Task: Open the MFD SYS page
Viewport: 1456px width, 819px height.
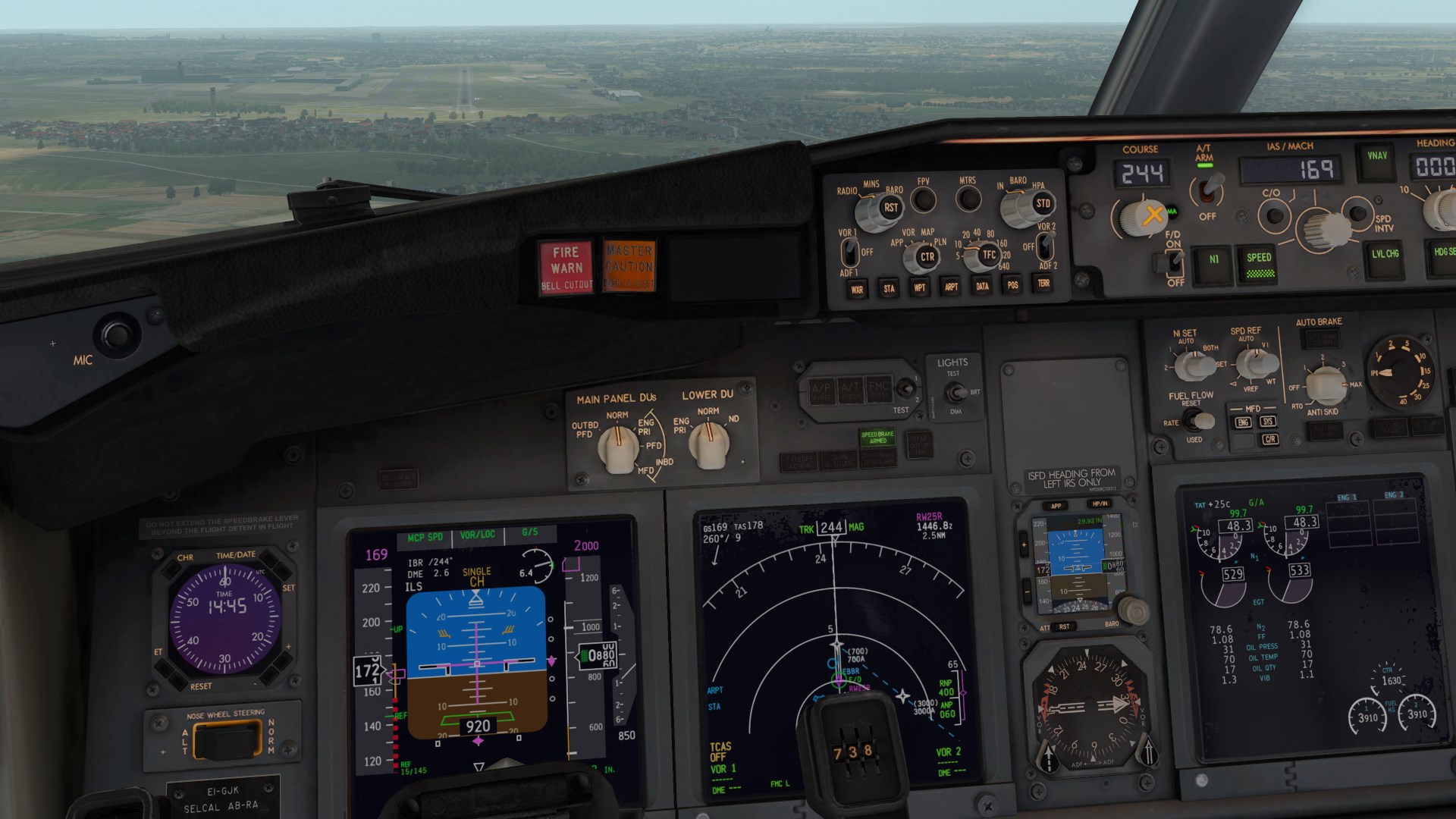Action: [x=1267, y=422]
